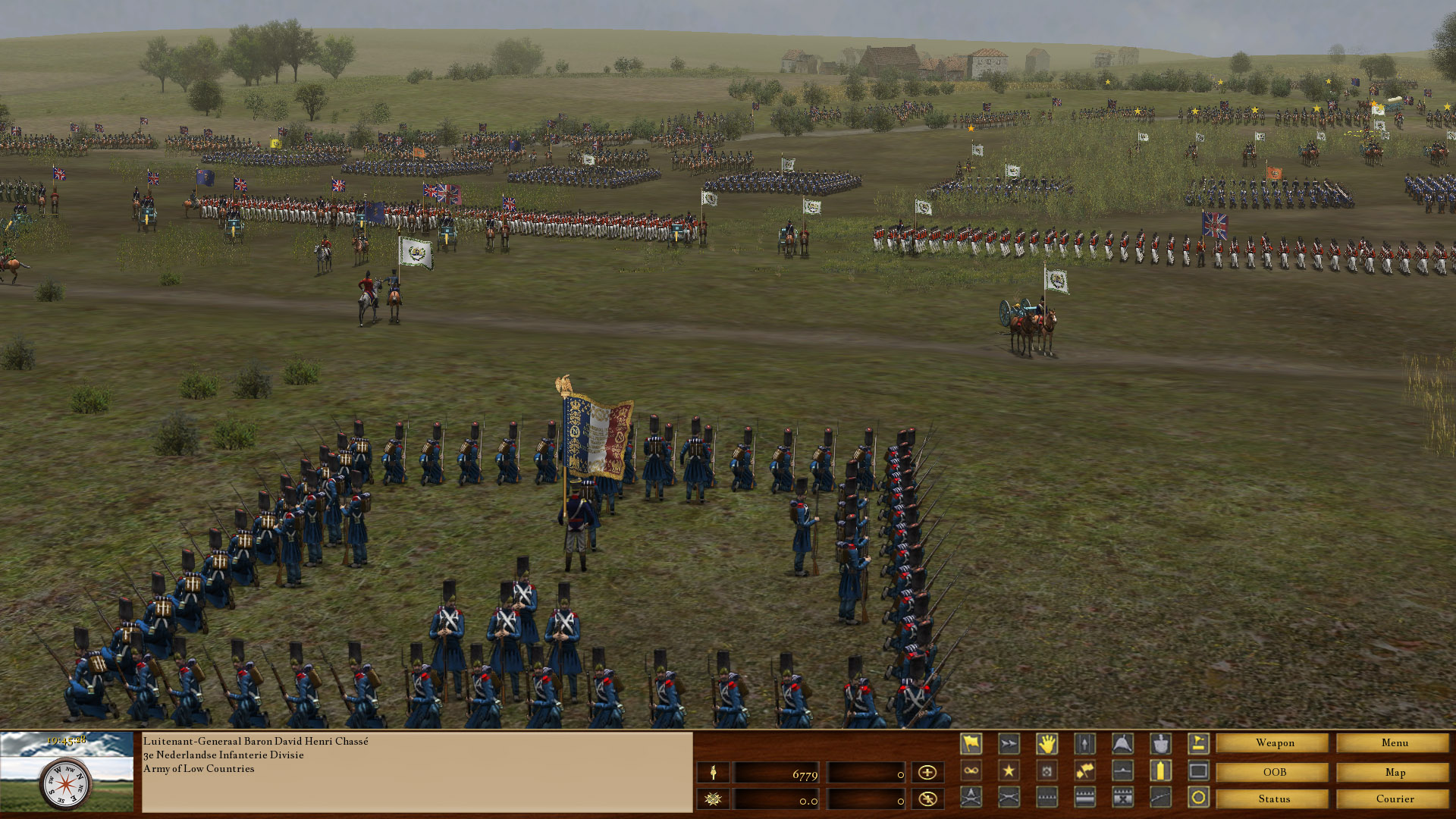Click the crossed flags rally icon
The image size is (1456, 819).
[x=1085, y=770]
